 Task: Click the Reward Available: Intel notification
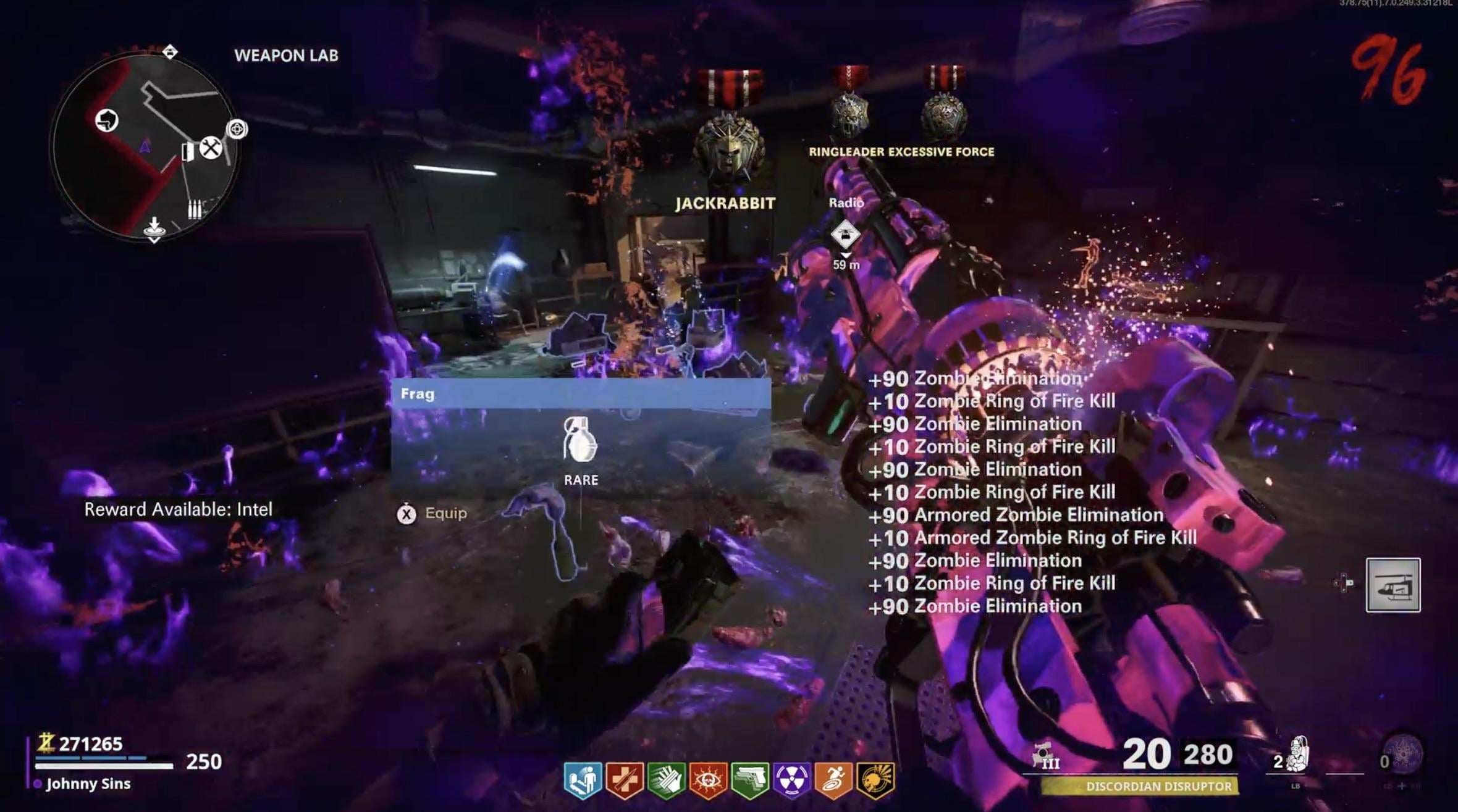click(178, 509)
